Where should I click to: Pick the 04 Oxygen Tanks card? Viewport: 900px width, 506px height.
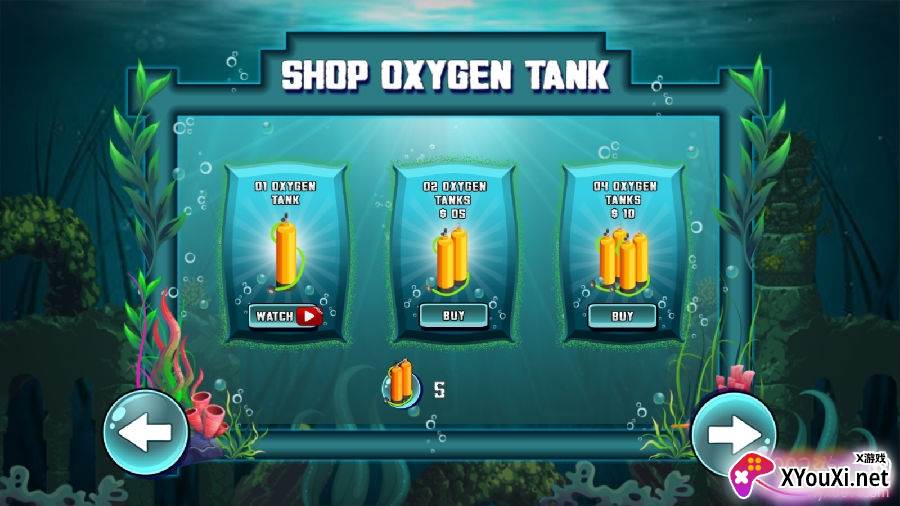point(622,250)
